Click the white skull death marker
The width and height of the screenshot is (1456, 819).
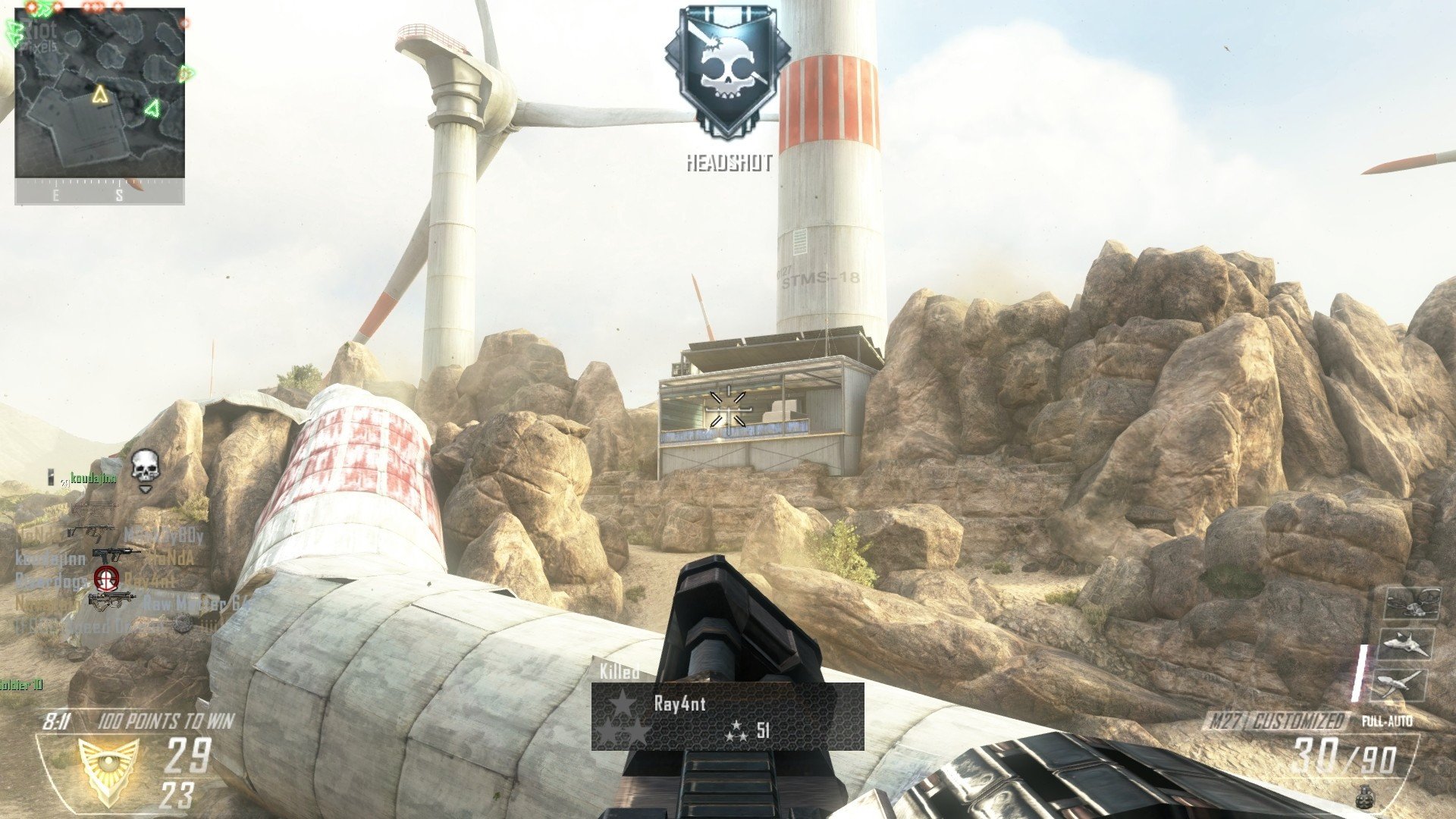145,468
